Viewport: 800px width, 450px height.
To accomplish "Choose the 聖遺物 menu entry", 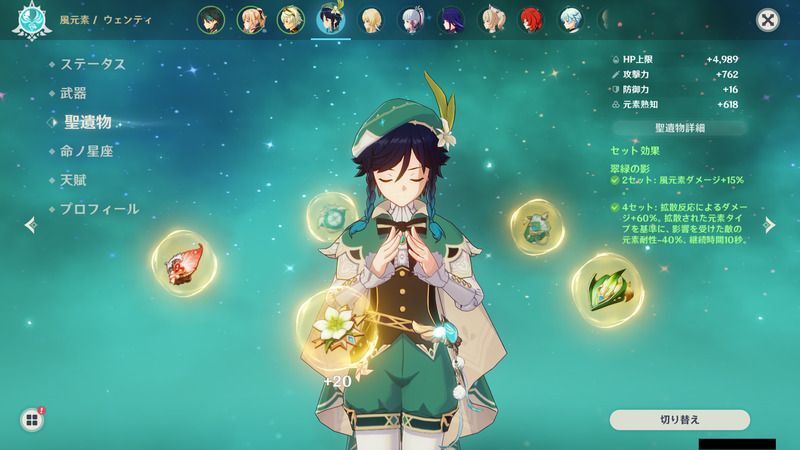I will [x=87, y=122].
